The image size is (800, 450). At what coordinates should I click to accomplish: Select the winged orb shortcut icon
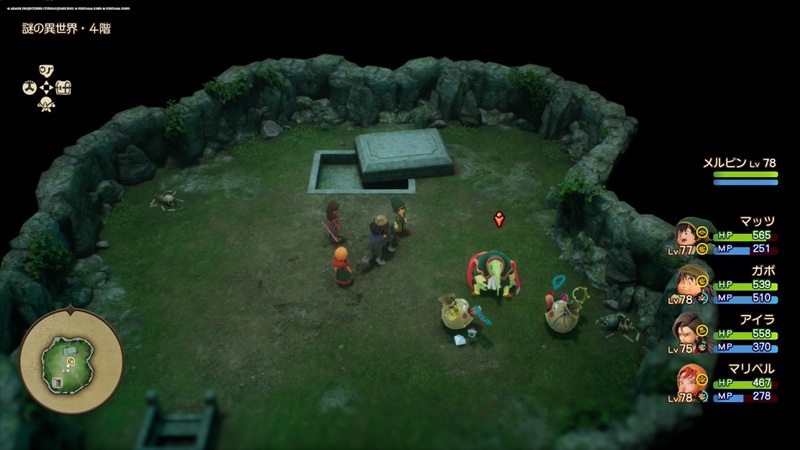tap(46, 104)
